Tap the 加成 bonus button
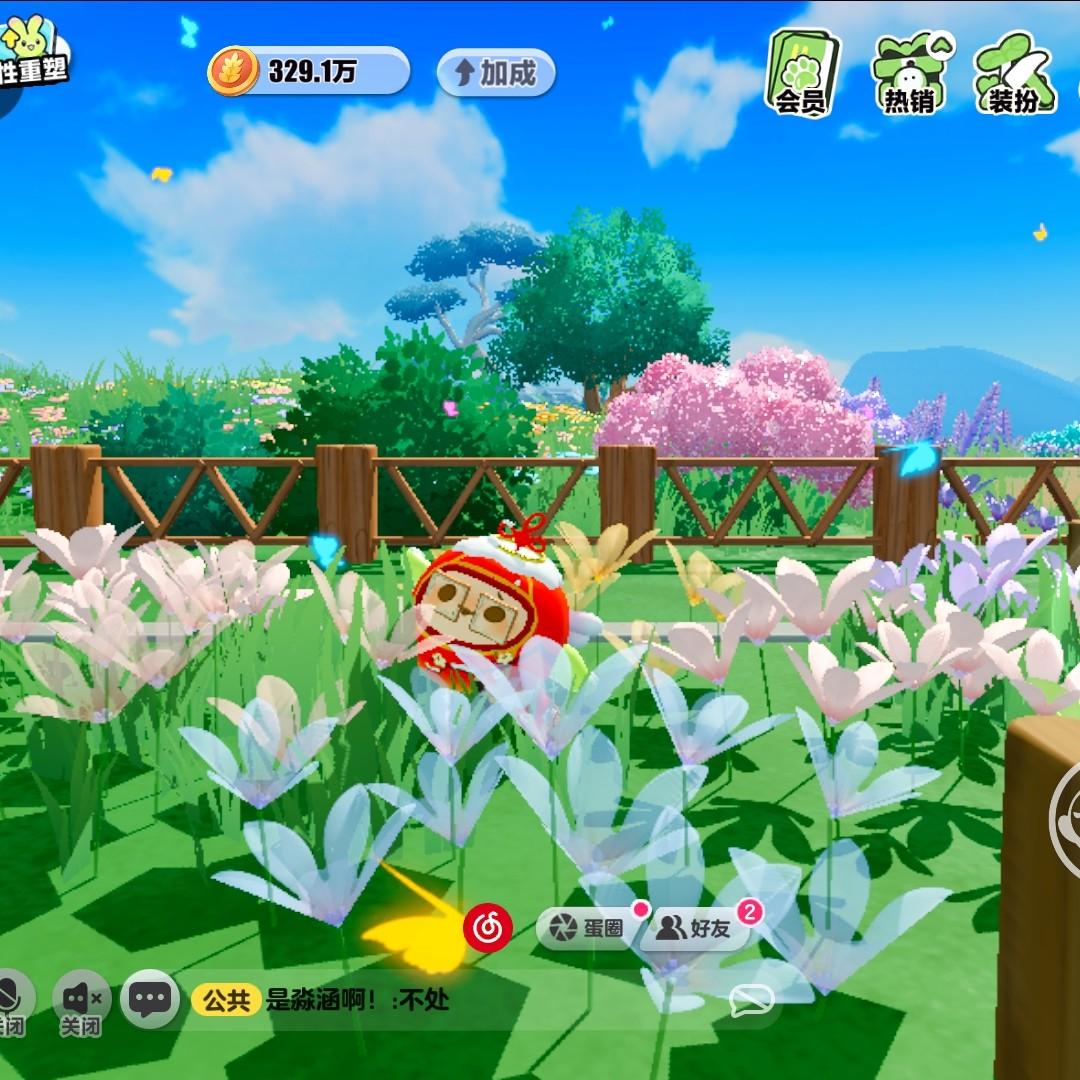1080x1080 pixels. 496,73
